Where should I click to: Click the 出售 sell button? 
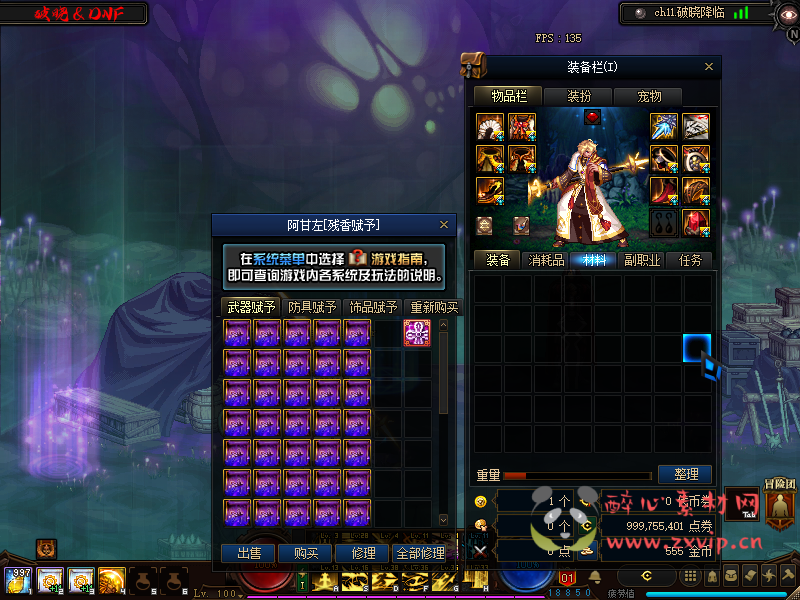click(x=248, y=553)
